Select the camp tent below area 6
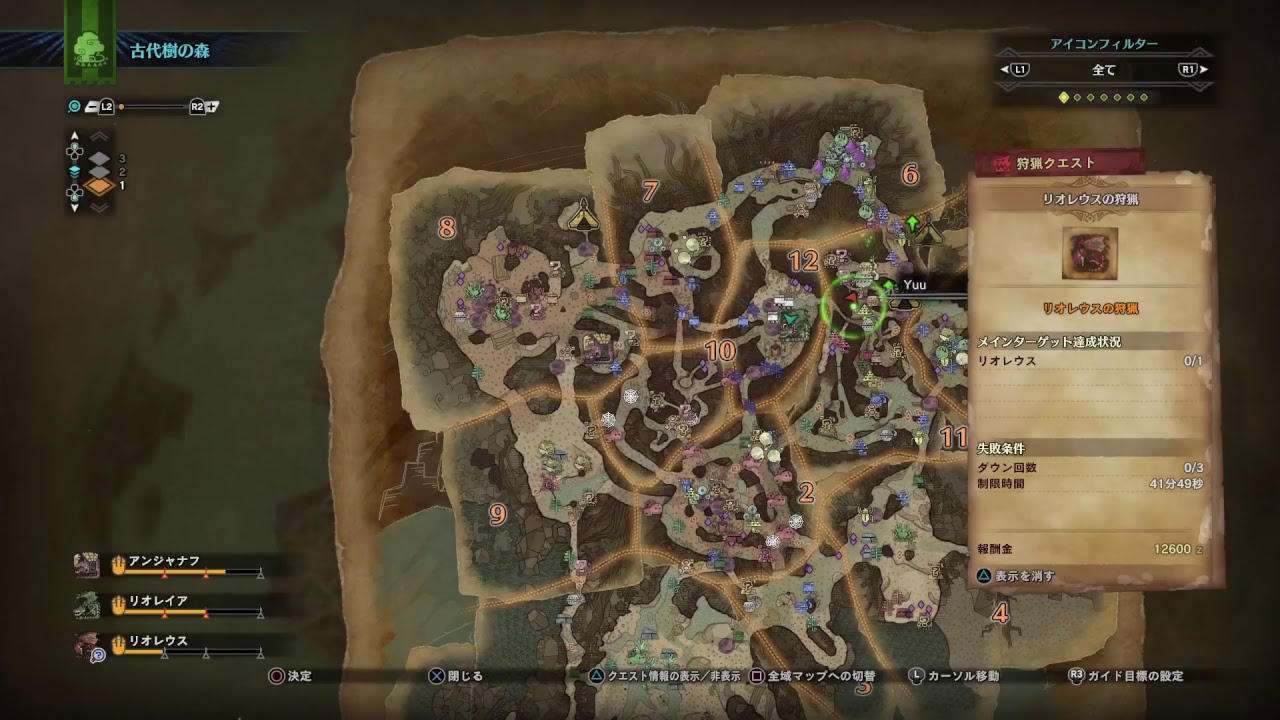 929,231
